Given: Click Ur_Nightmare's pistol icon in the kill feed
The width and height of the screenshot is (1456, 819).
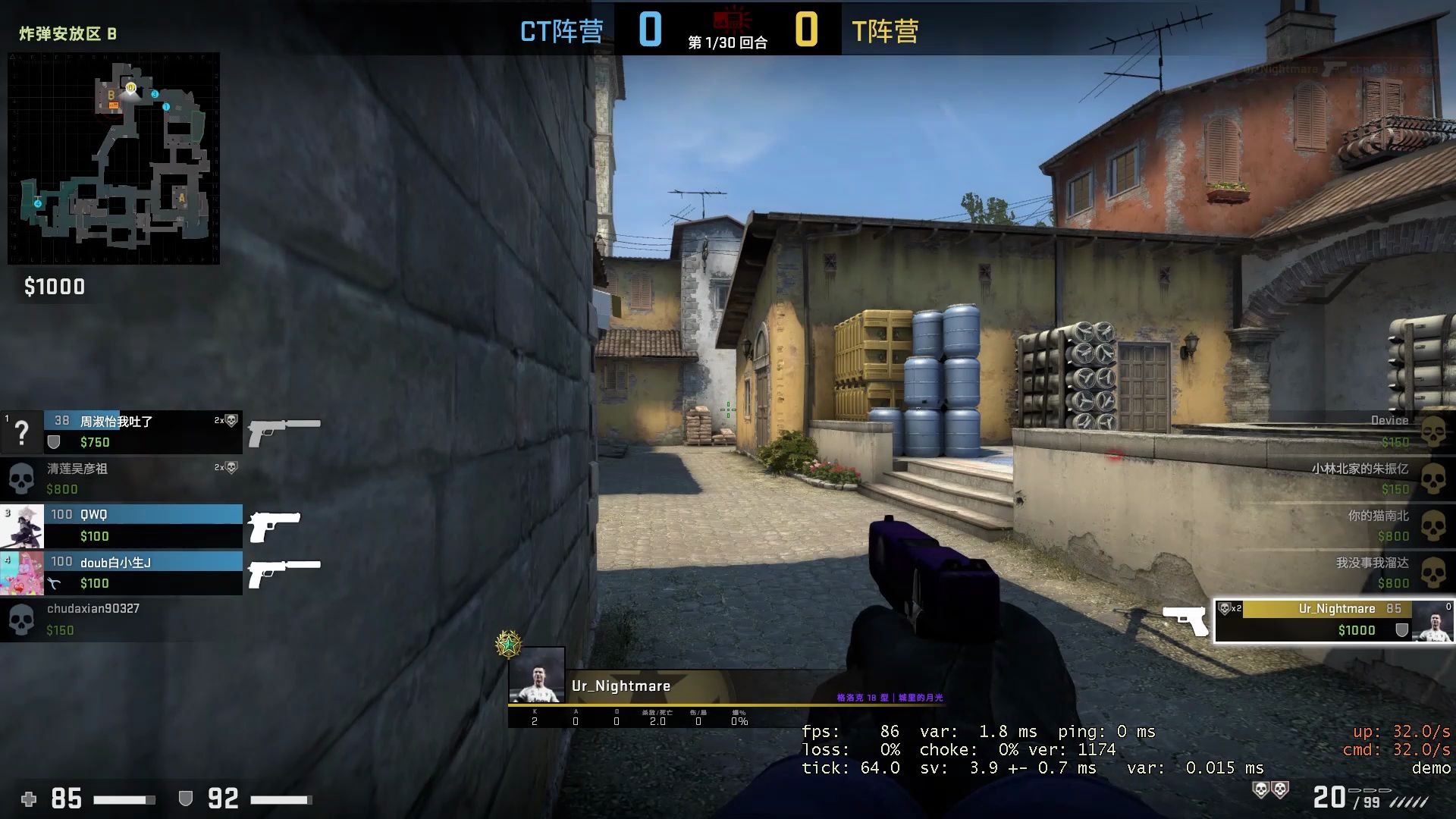Looking at the screenshot, I should 1187,620.
